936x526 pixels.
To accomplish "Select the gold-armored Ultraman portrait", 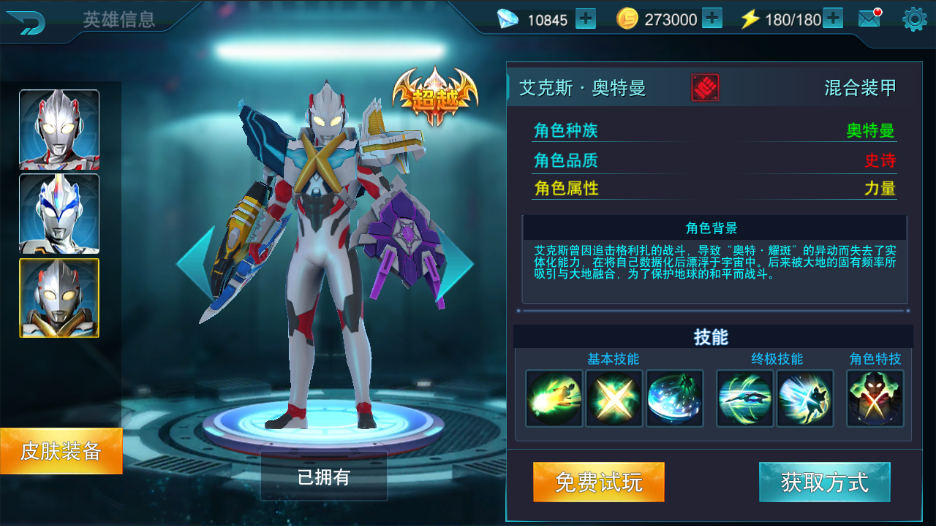I will (x=59, y=298).
